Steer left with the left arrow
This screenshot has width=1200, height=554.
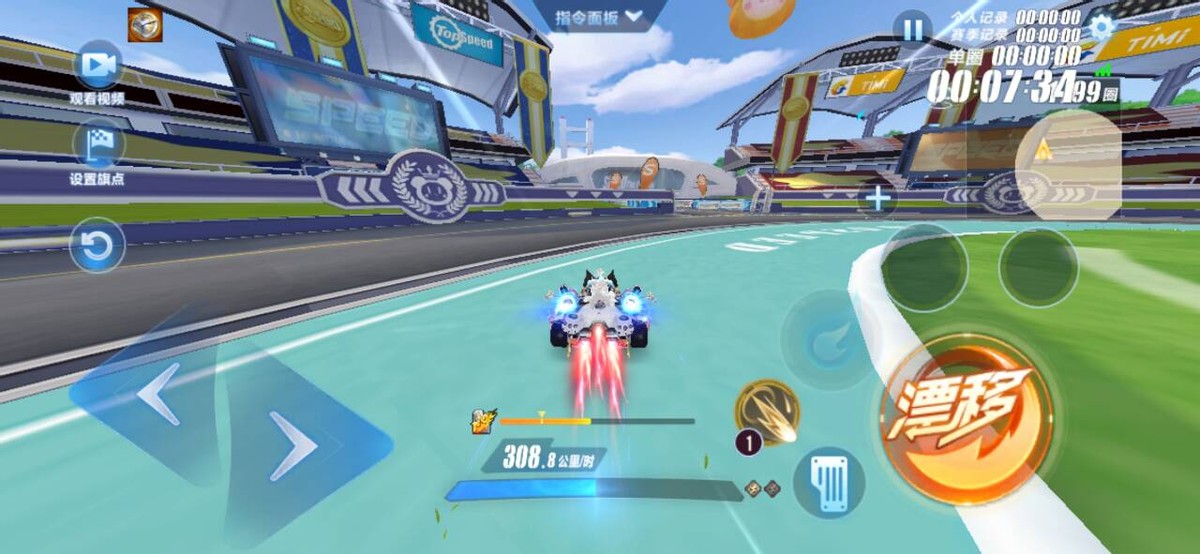(x=158, y=394)
